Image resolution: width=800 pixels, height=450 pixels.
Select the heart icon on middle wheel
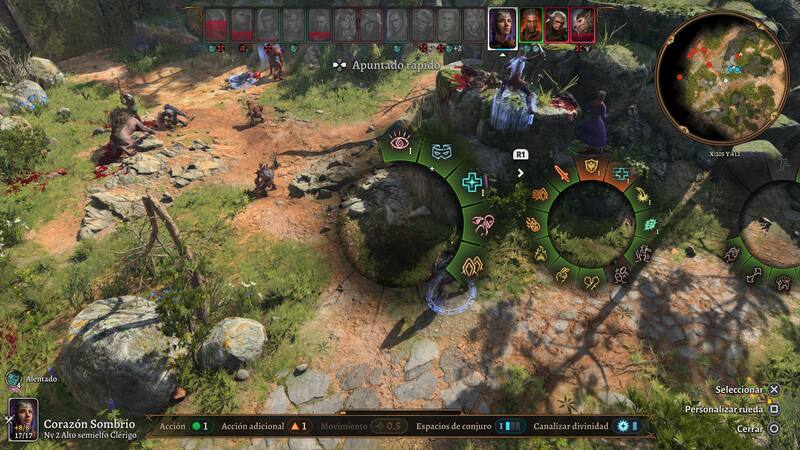pyautogui.click(x=591, y=282)
